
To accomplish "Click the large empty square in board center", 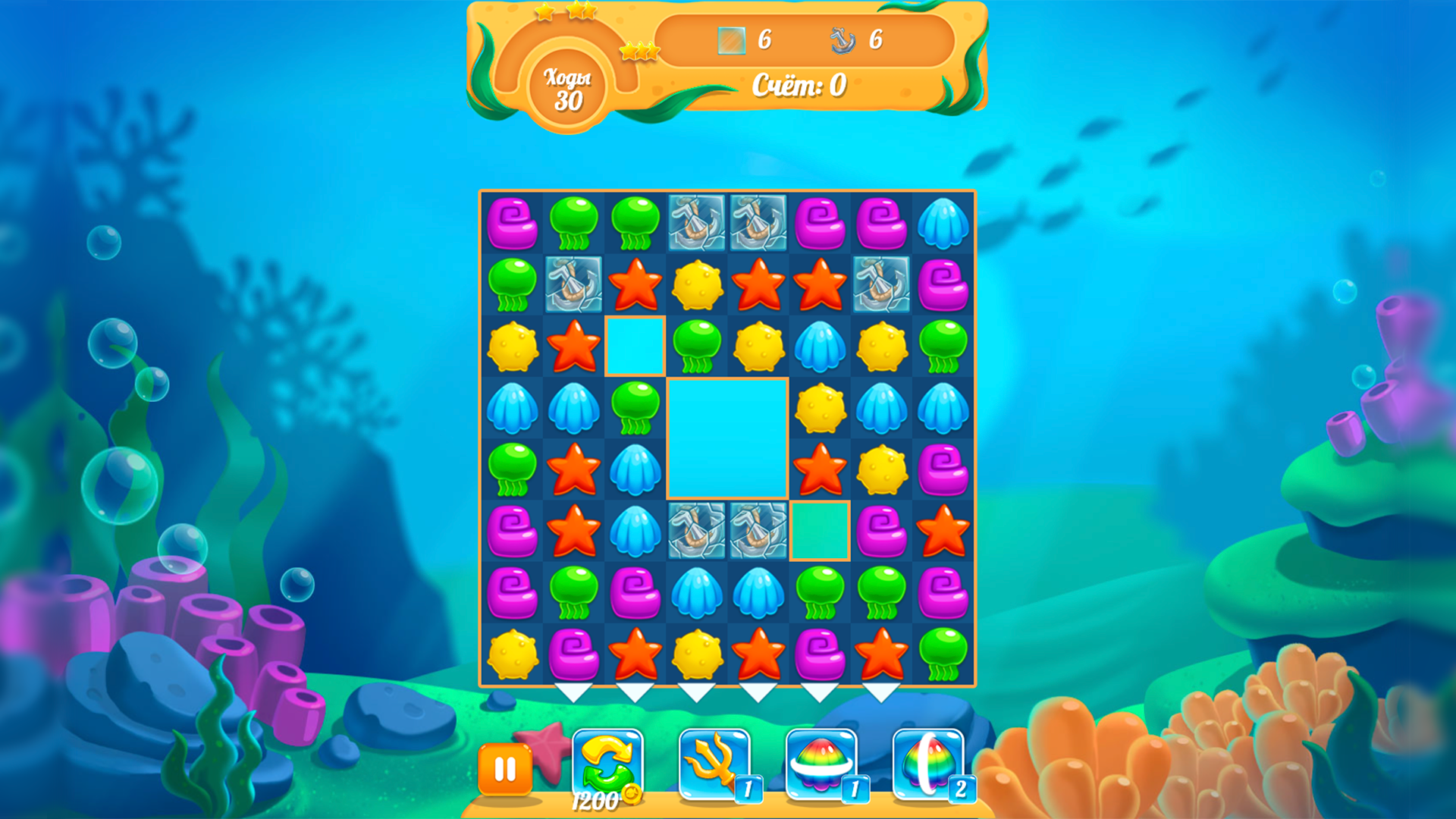I will (x=728, y=436).
